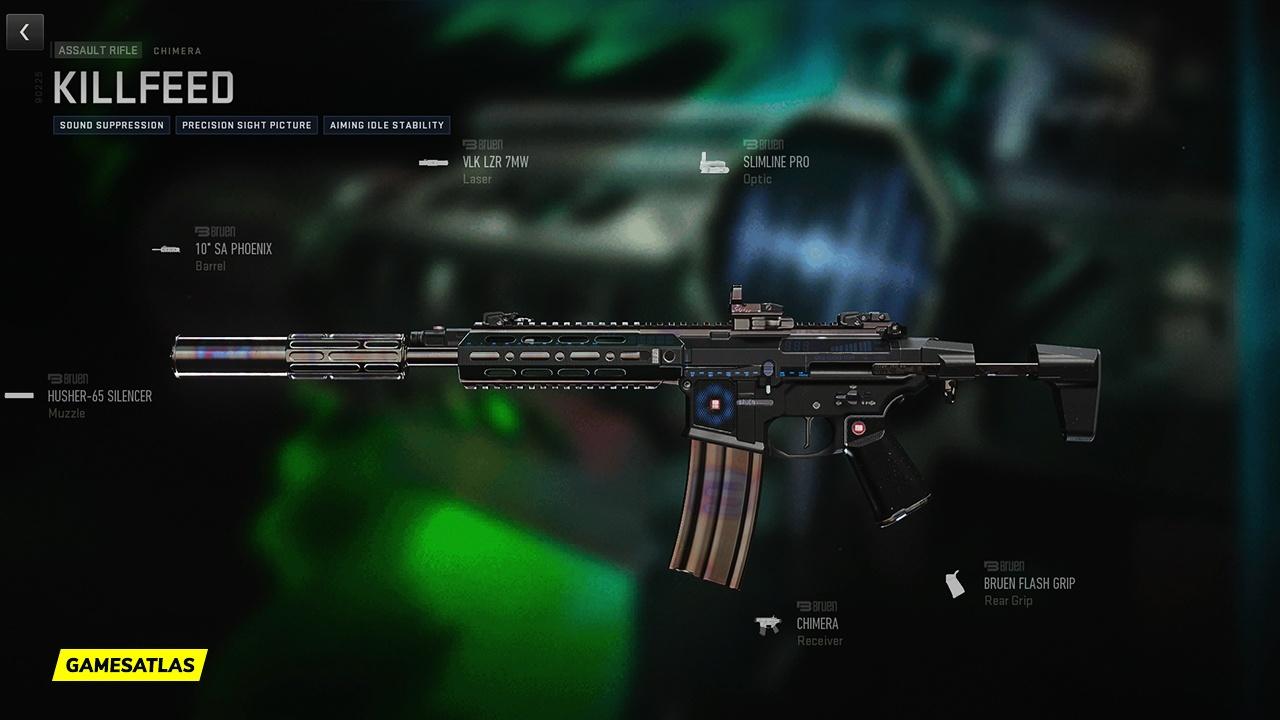Toggle the Aiming Idle Stability attribute

point(387,125)
